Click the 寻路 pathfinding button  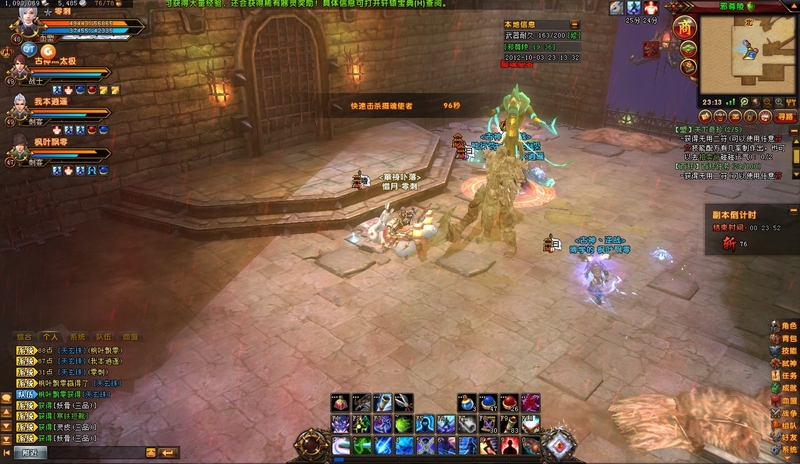pyautogui.click(x=786, y=117)
